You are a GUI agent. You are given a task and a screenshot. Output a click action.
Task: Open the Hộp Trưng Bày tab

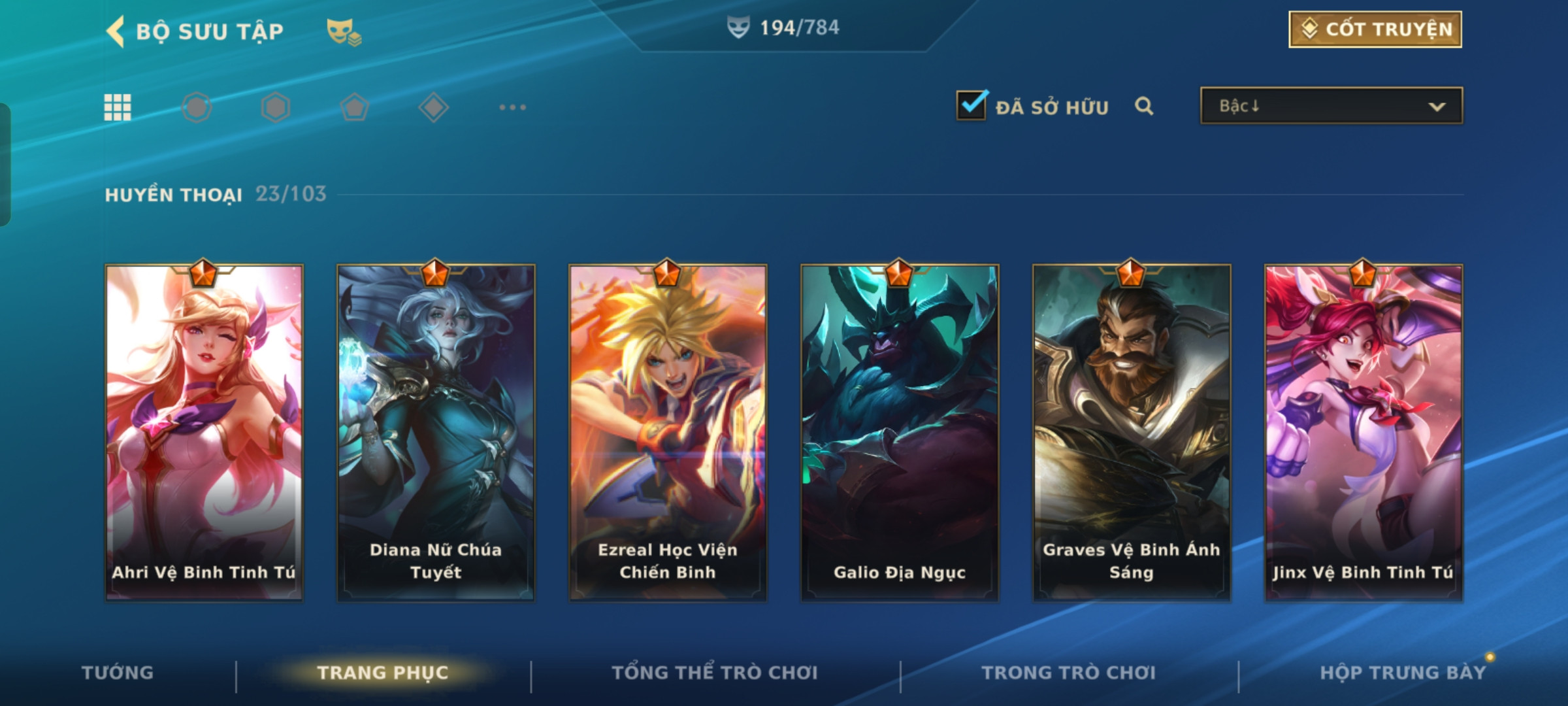tap(1403, 673)
